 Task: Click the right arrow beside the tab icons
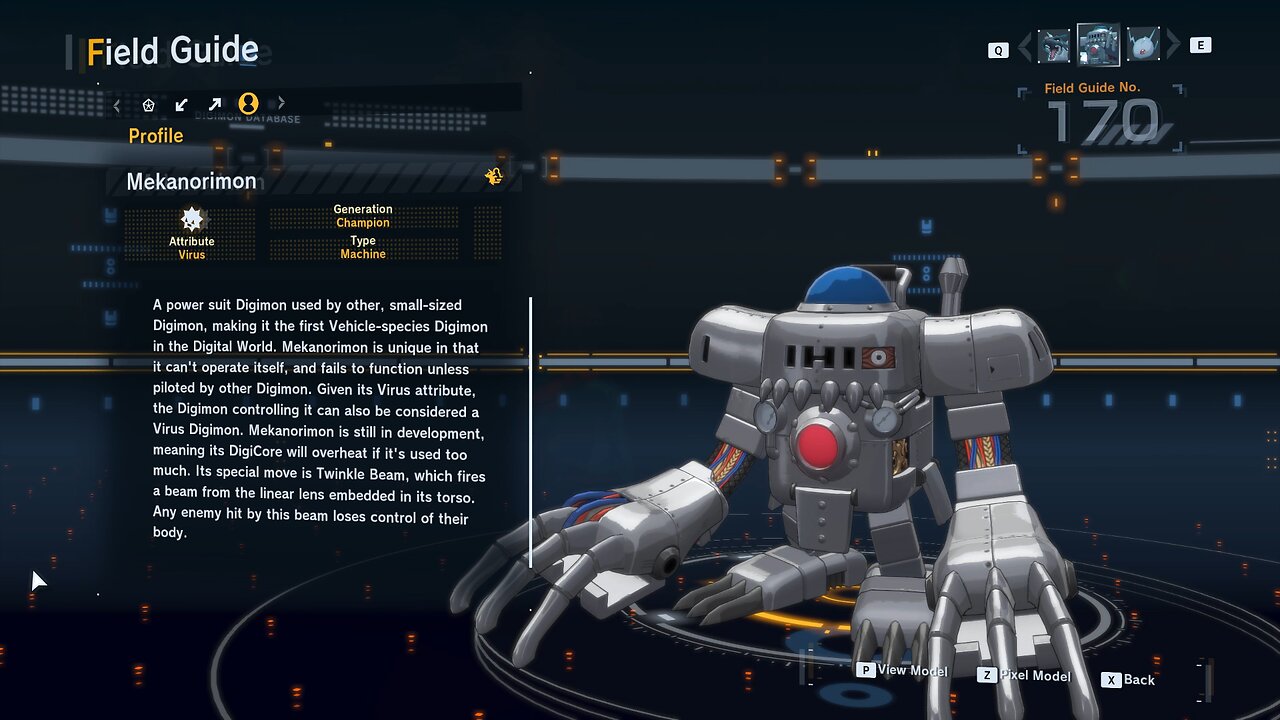click(x=281, y=103)
